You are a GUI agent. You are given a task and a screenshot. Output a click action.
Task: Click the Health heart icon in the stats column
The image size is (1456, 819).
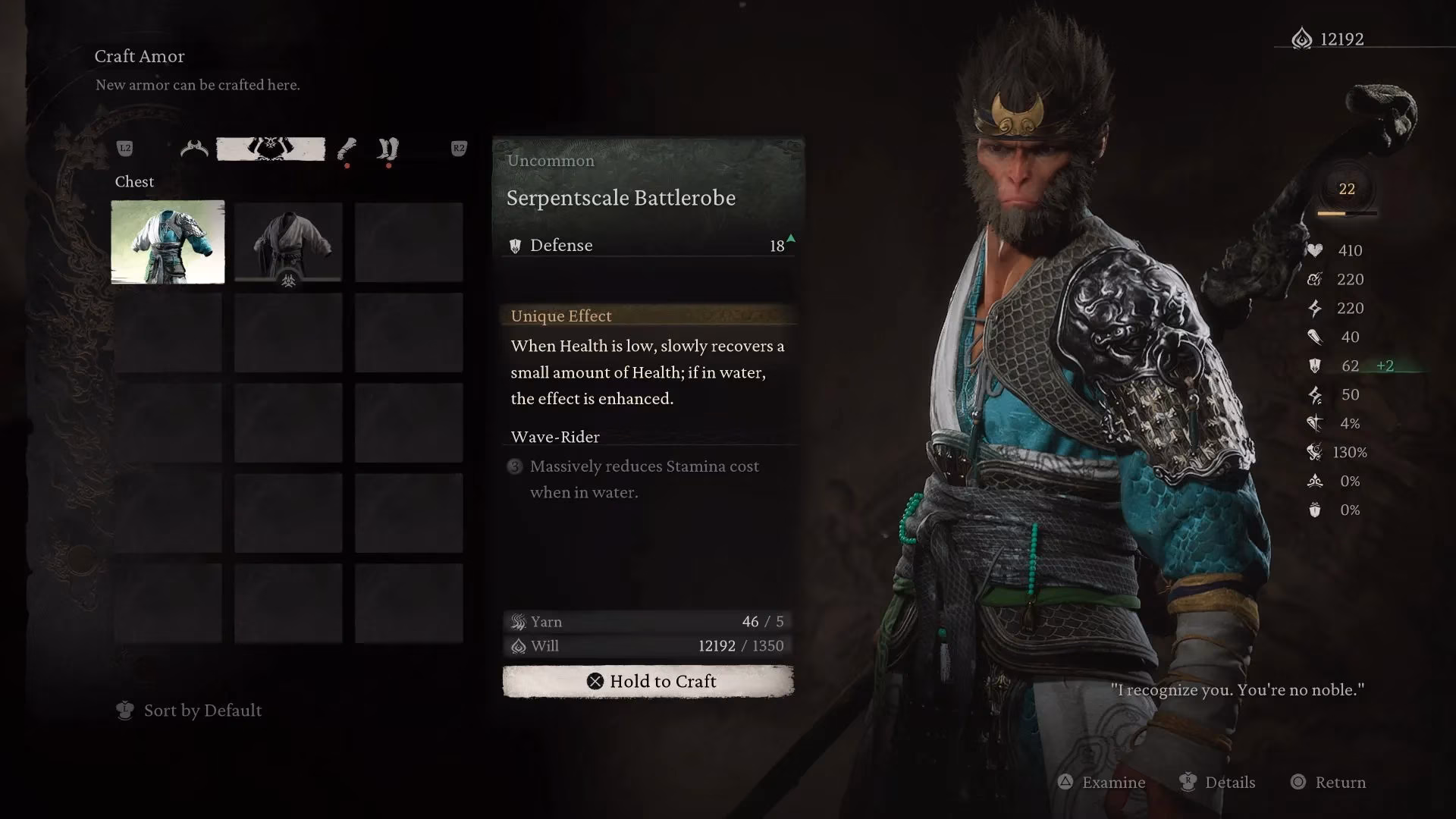(1314, 250)
